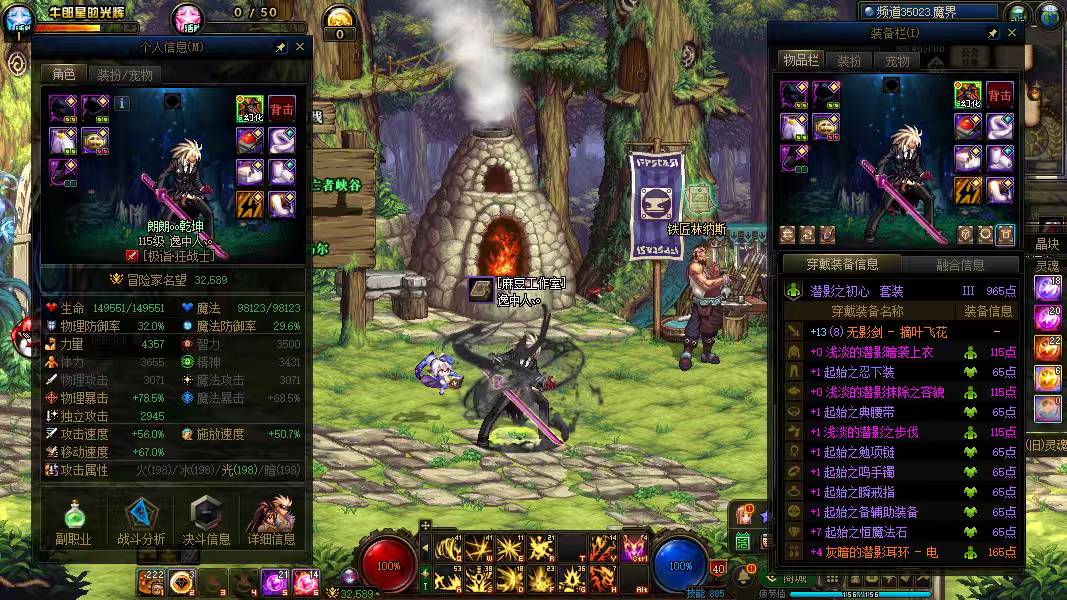The image size is (1067, 600).
Task: Click the red 背击 back attack icon in 个人信息
Action: tap(281, 108)
